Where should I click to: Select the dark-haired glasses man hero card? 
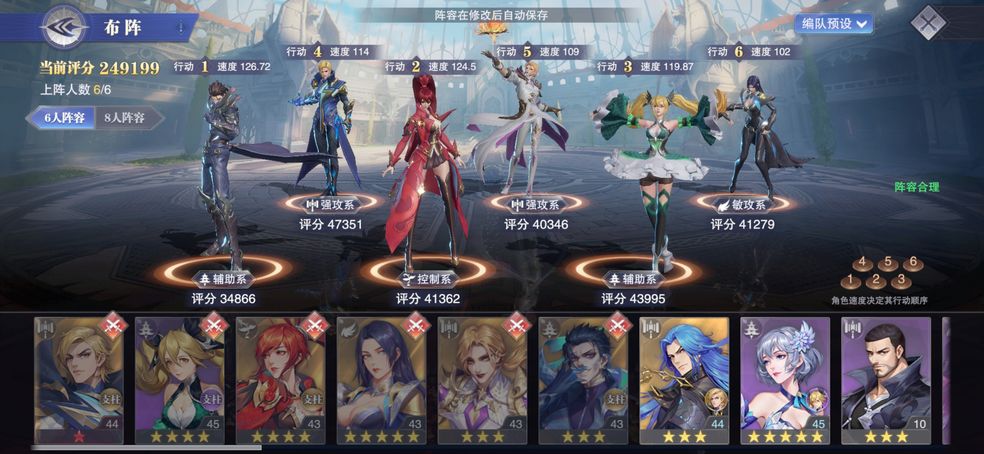coord(583,373)
